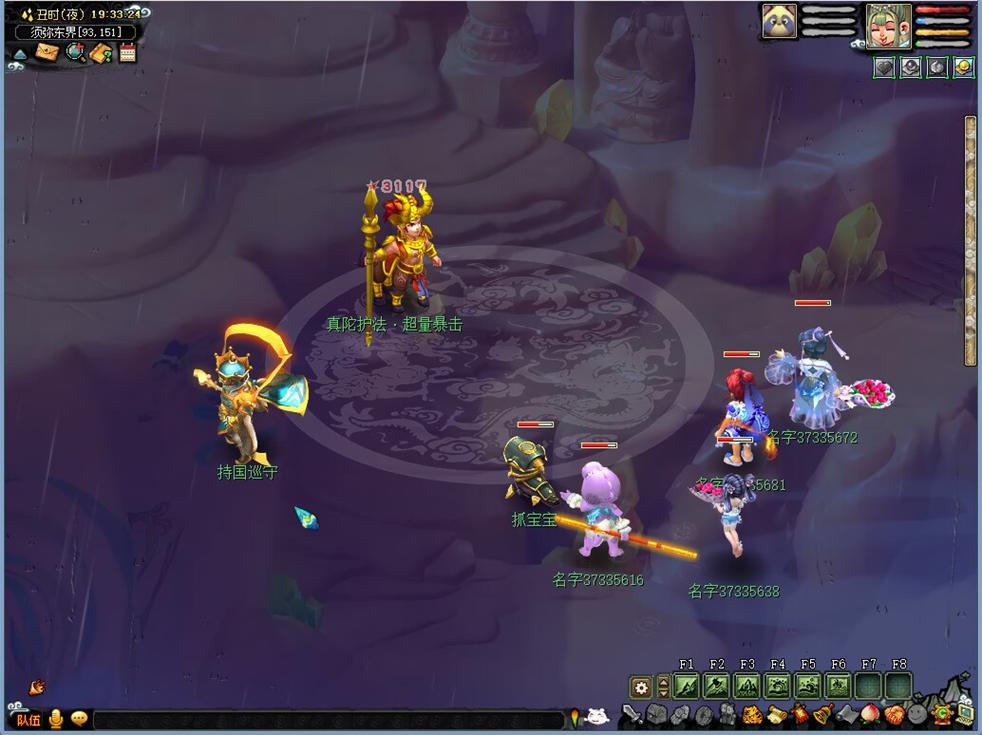
Task: Open the green-haired character portrait
Action: point(888,25)
